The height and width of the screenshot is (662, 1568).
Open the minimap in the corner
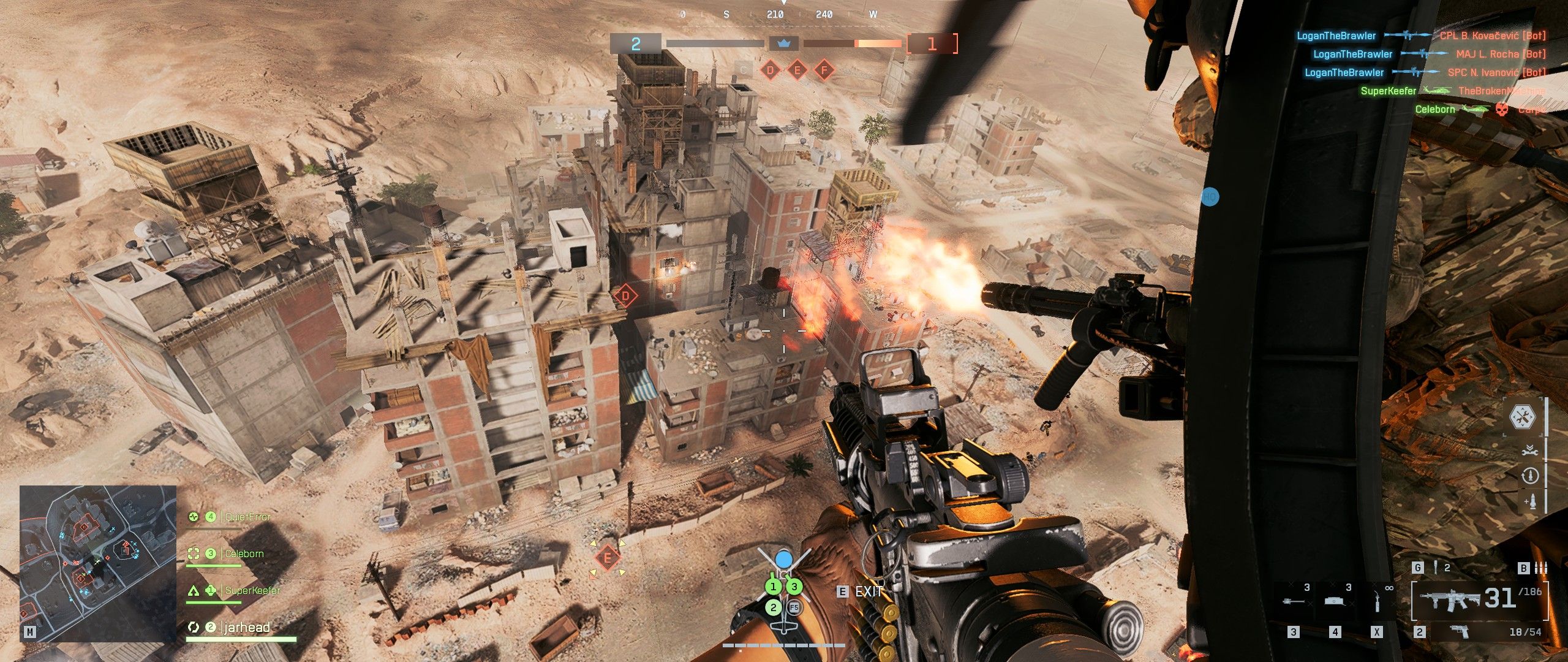(98, 564)
